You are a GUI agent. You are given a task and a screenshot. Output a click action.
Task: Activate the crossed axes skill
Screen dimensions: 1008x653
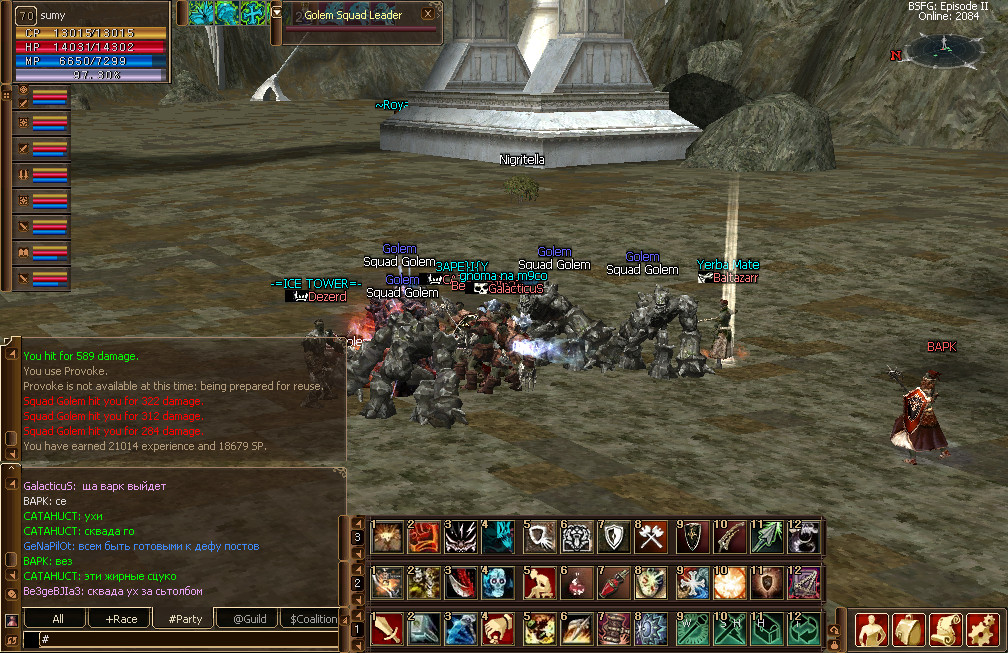652,538
